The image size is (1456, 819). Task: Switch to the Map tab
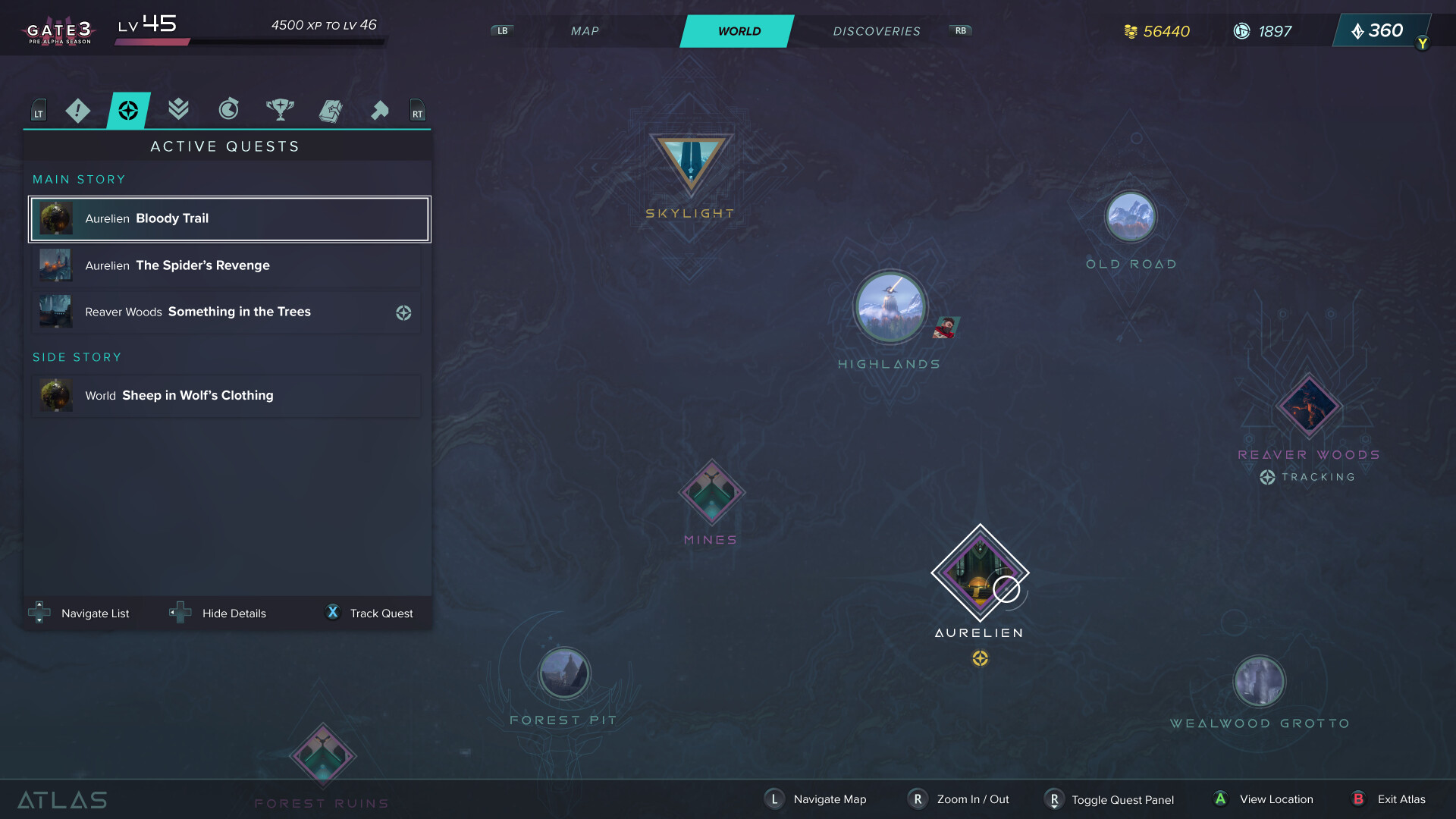(584, 31)
